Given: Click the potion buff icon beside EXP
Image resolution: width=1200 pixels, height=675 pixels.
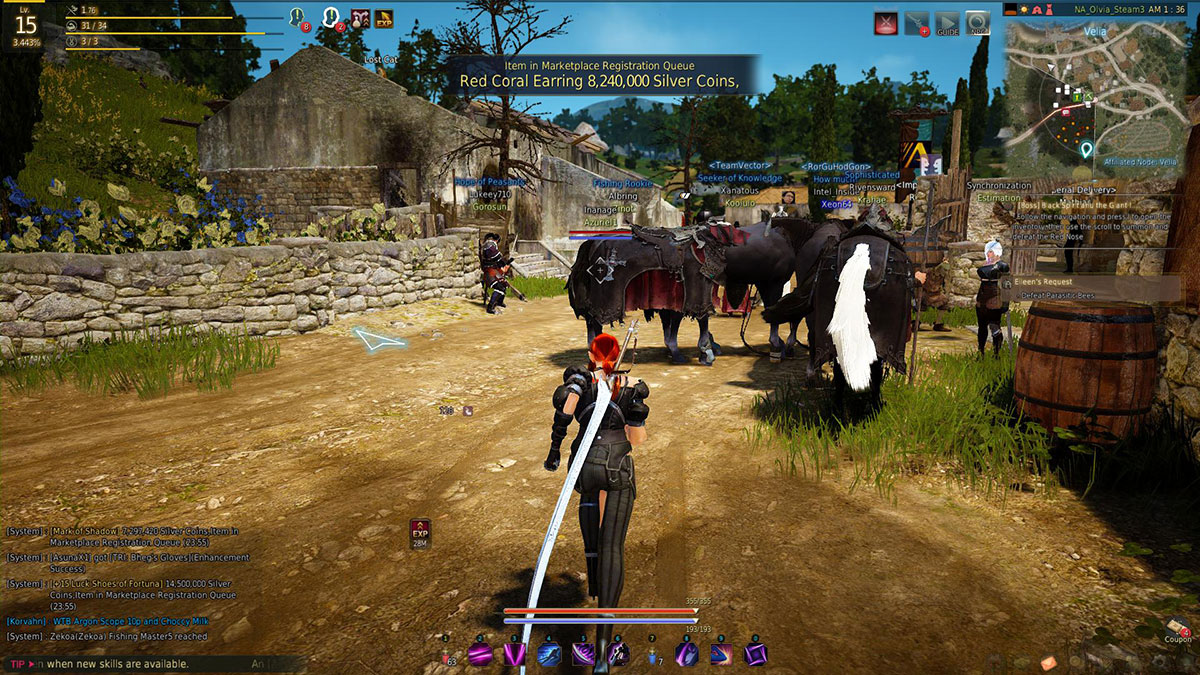Looking at the screenshot, I should coord(358,17).
